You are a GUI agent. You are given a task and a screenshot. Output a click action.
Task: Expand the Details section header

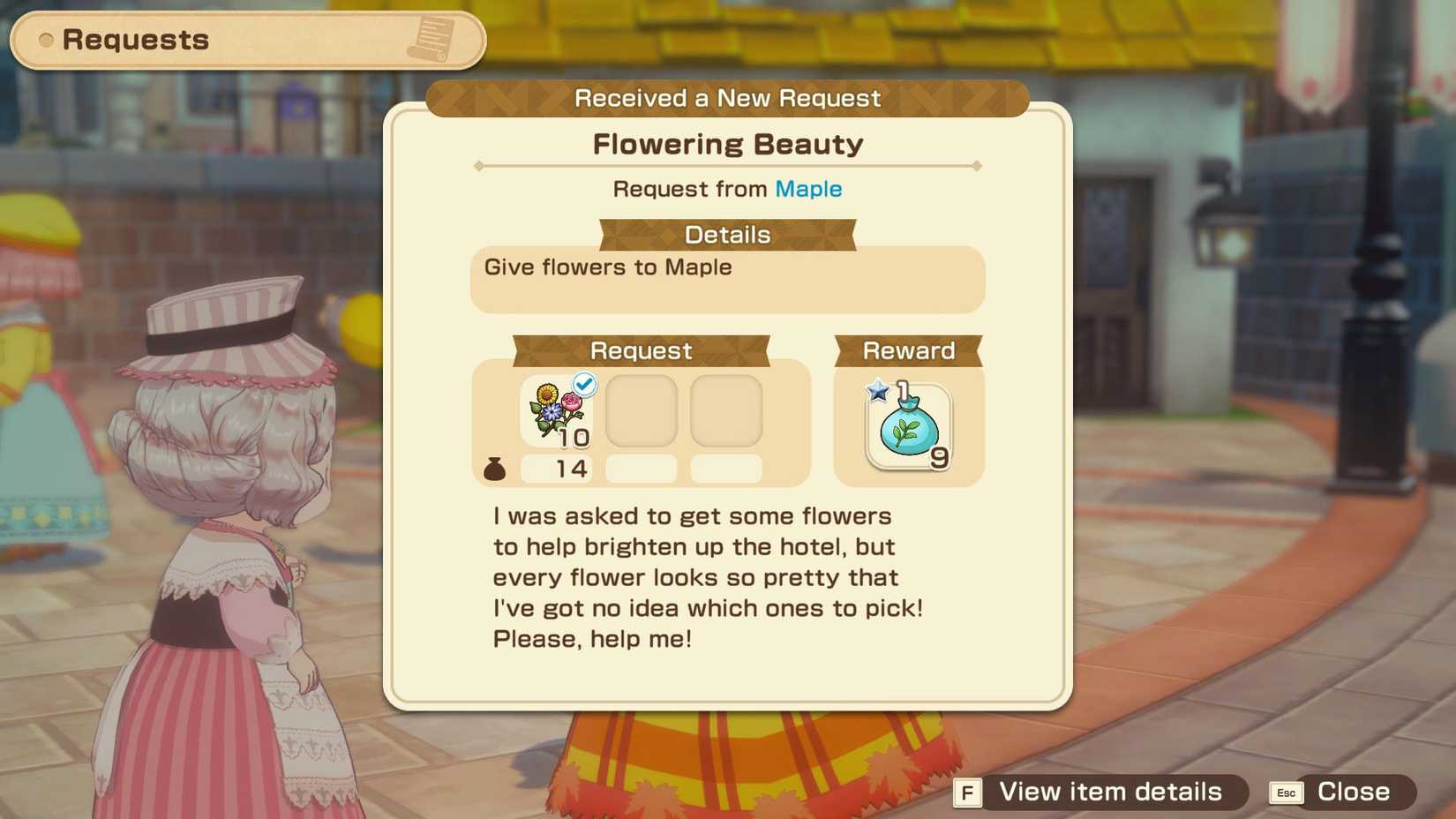(726, 235)
